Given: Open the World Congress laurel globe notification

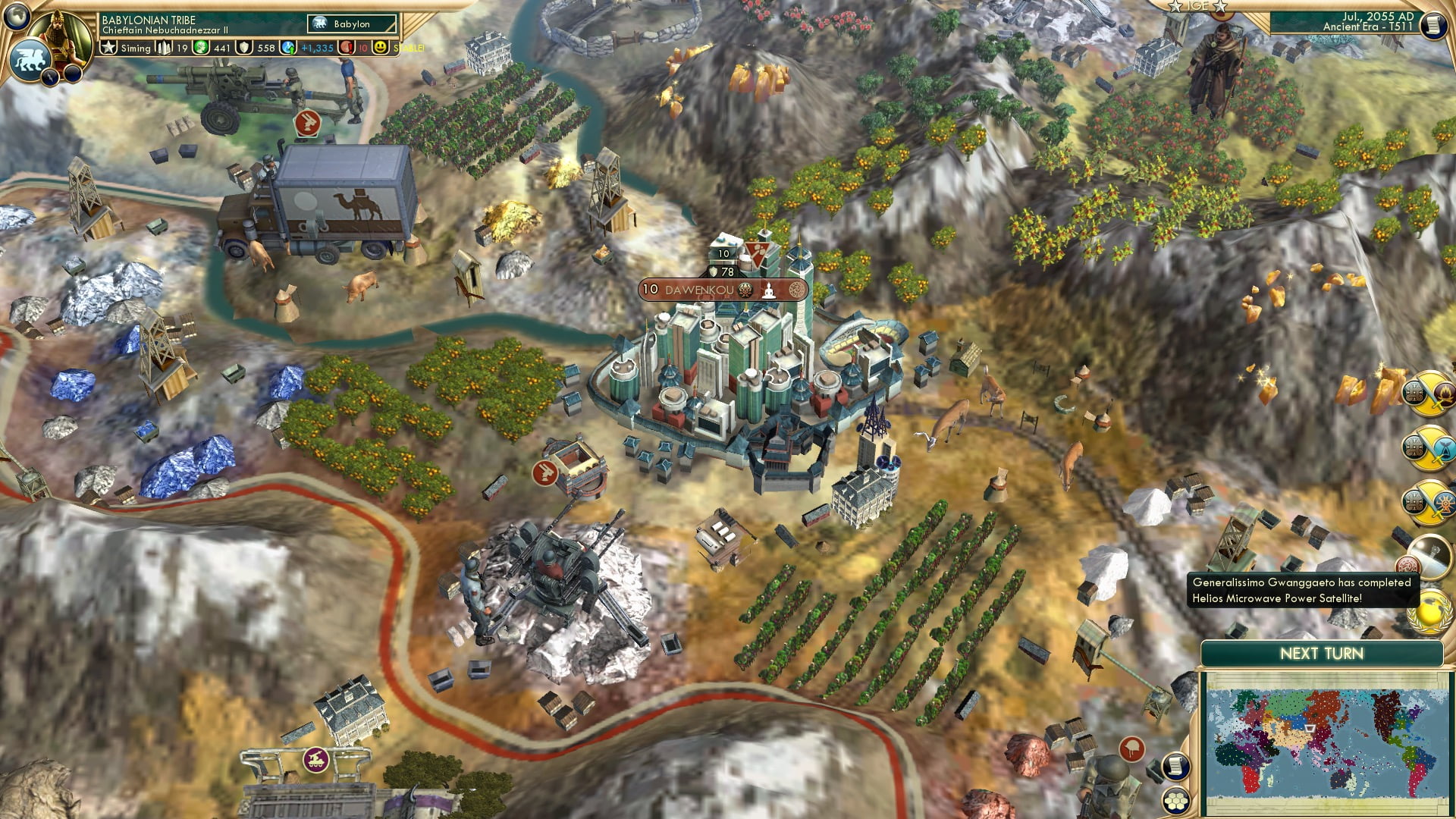Looking at the screenshot, I should (x=1429, y=613).
